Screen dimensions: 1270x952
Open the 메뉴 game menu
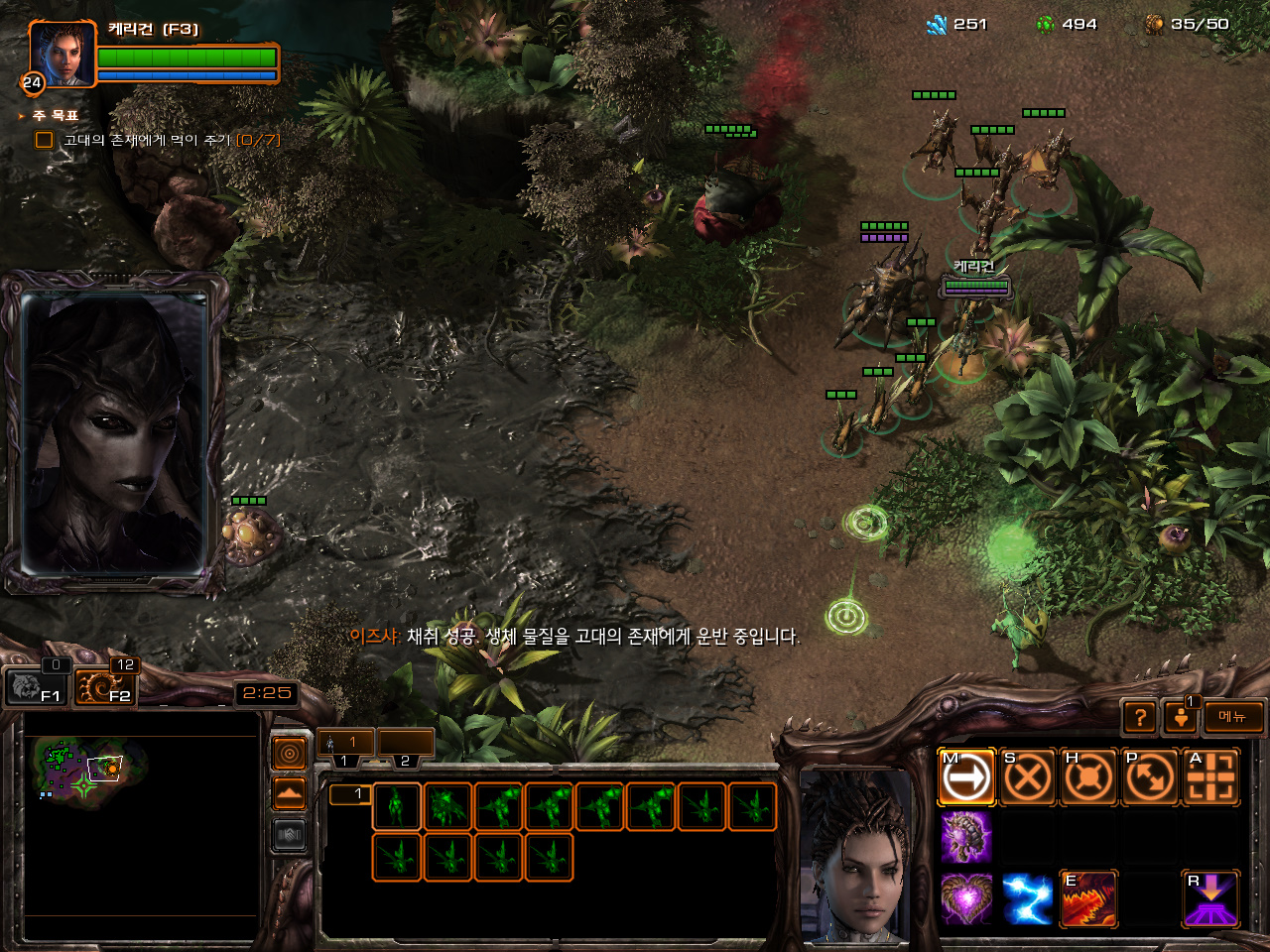coord(1233,717)
